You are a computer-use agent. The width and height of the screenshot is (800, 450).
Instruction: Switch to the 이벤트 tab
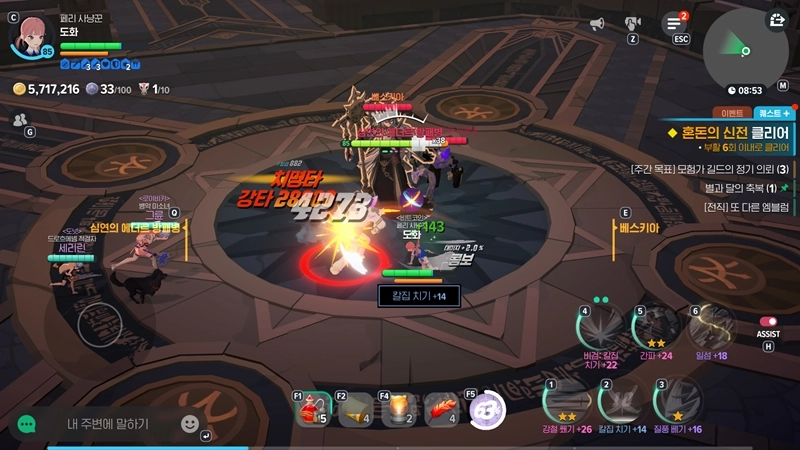[x=729, y=113]
